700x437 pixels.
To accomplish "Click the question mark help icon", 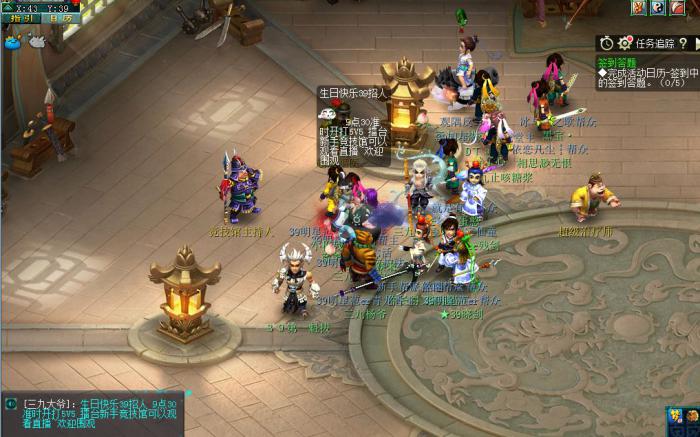I will tap(683, 43).
